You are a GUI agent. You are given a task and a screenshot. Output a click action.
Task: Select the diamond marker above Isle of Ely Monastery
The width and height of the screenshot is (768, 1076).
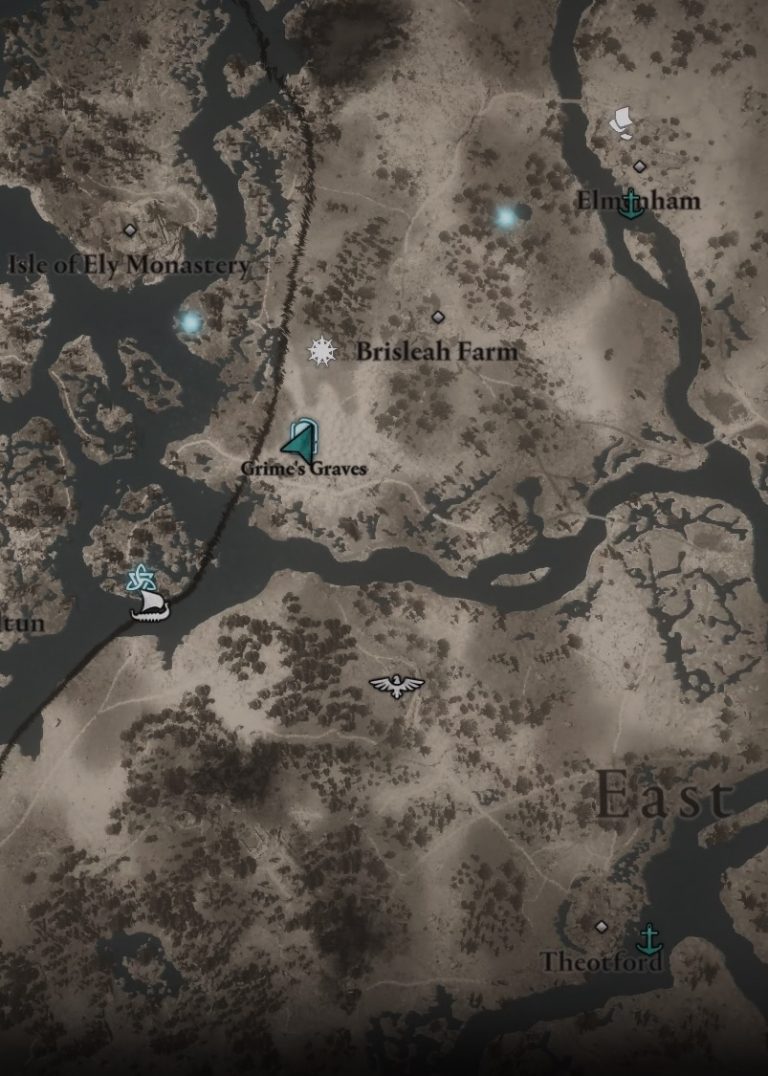coord(129,230)
